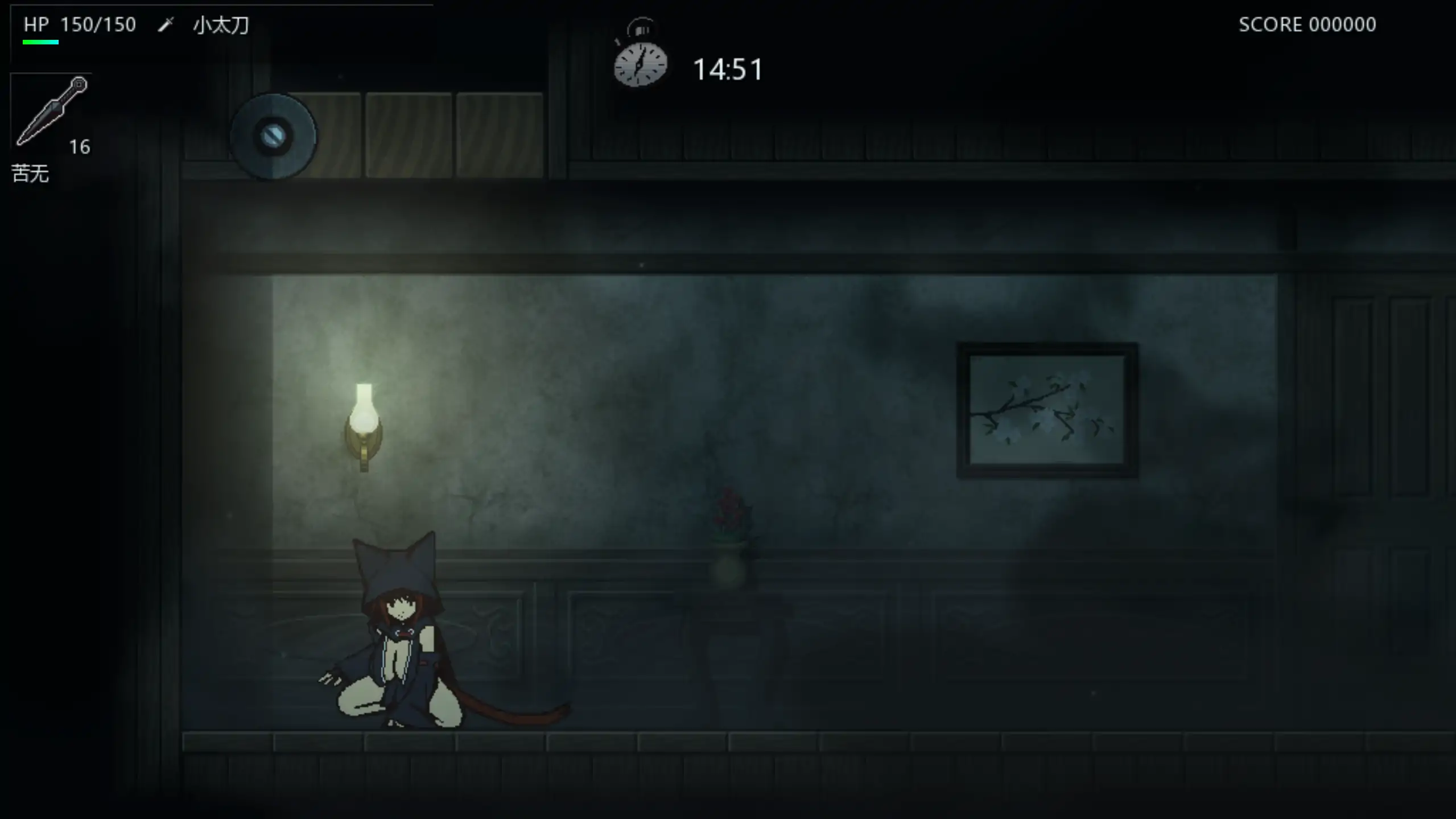The image size is (1456, 819).
Task: Select the hooded cat-eared character
Action: coord(398,637)
